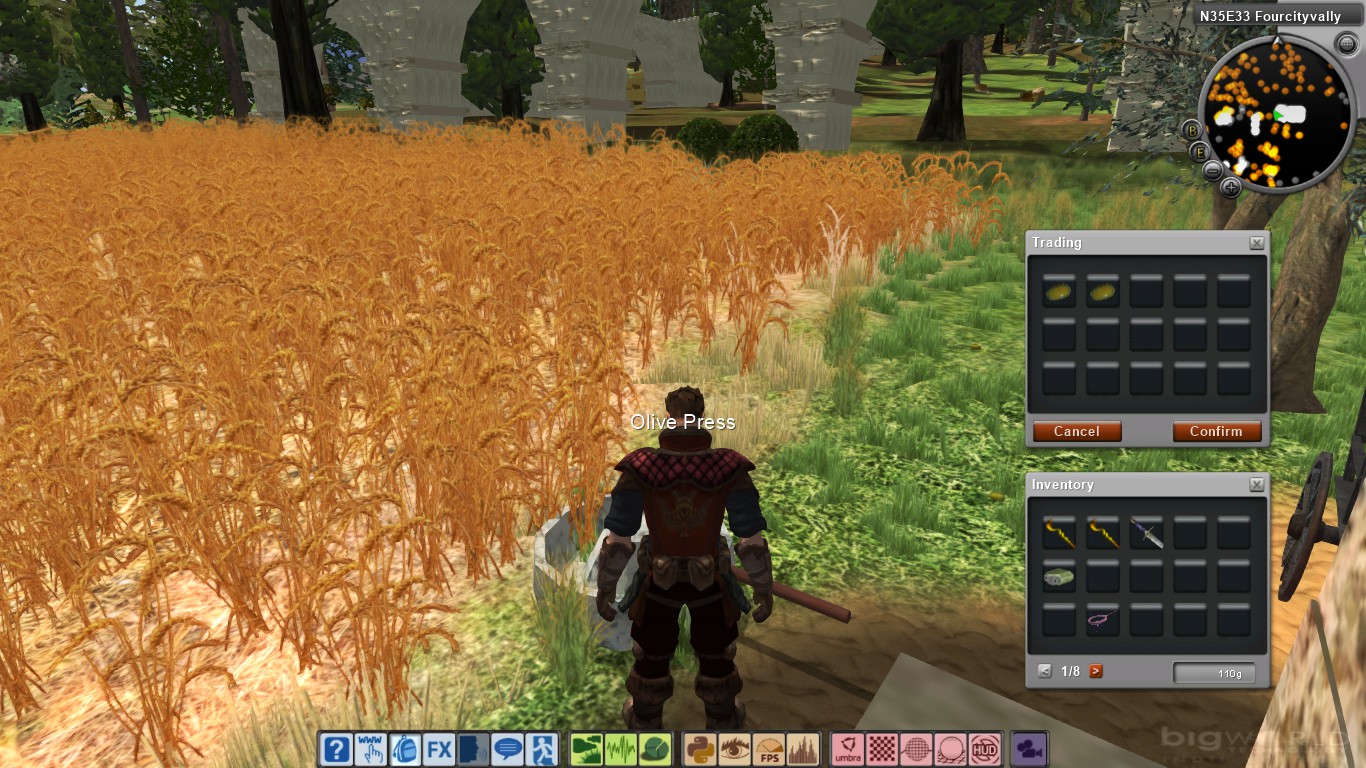Go to the previous inventory page

click(x=1045, y=671)
